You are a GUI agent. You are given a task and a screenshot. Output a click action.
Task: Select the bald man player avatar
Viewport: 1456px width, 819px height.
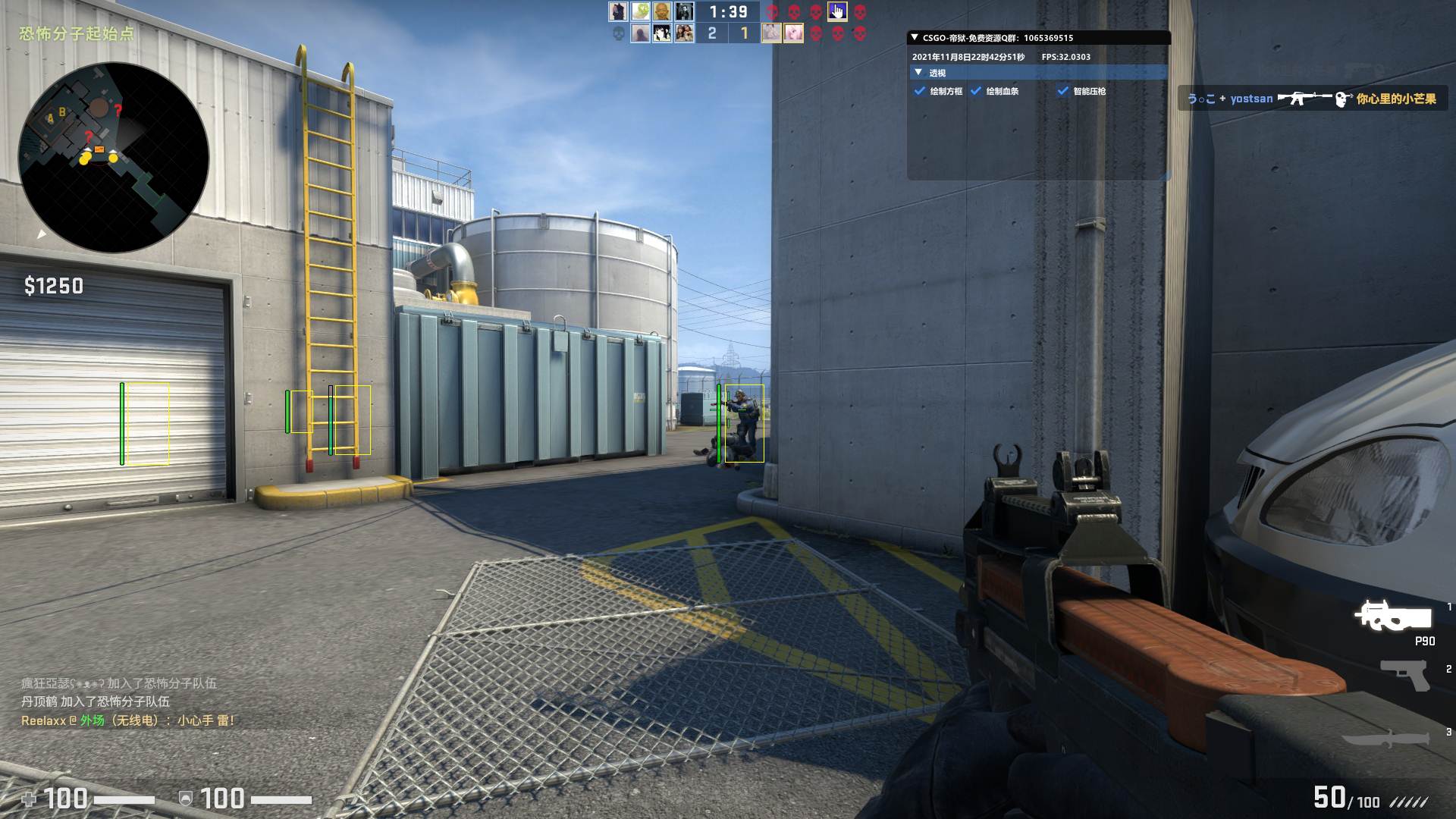[x=662, y=11]
